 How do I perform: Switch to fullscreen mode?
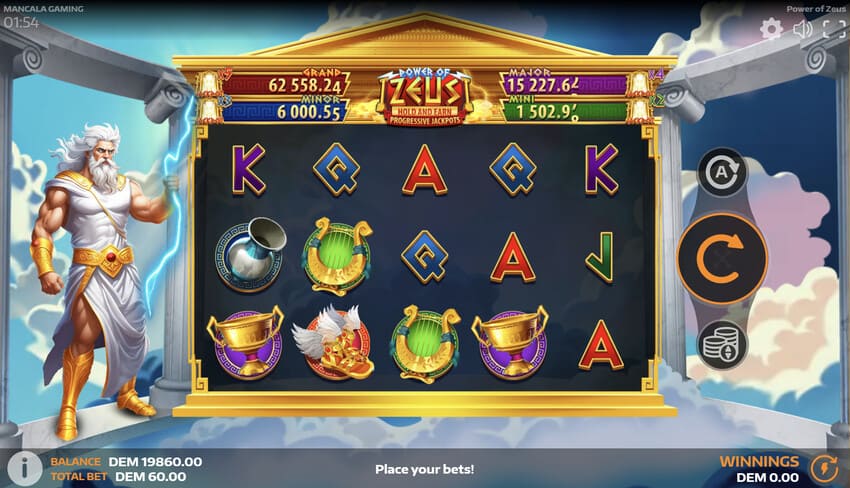[x=833, y=29]
